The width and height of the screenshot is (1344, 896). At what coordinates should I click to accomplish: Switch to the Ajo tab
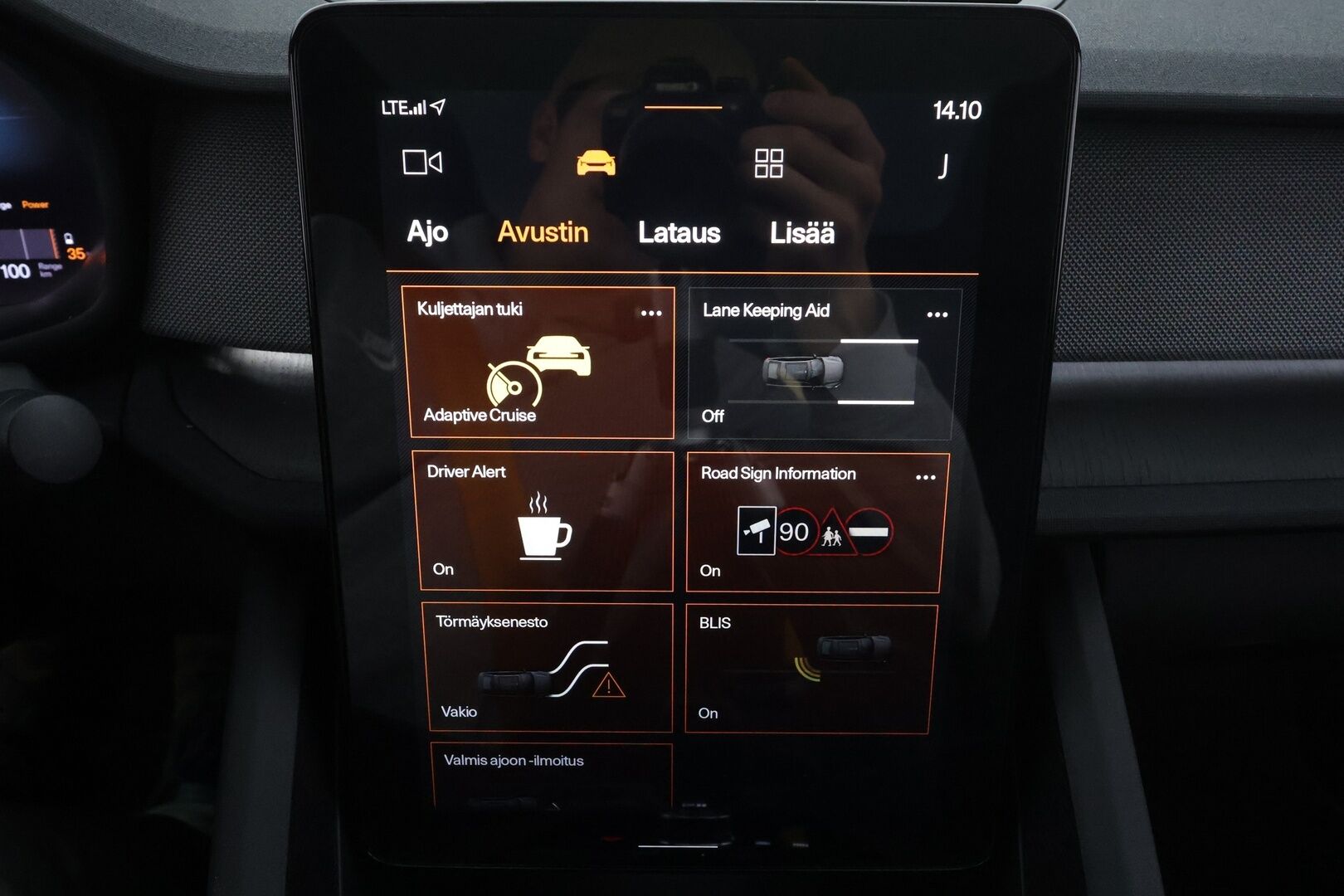[x=427, y=232]
